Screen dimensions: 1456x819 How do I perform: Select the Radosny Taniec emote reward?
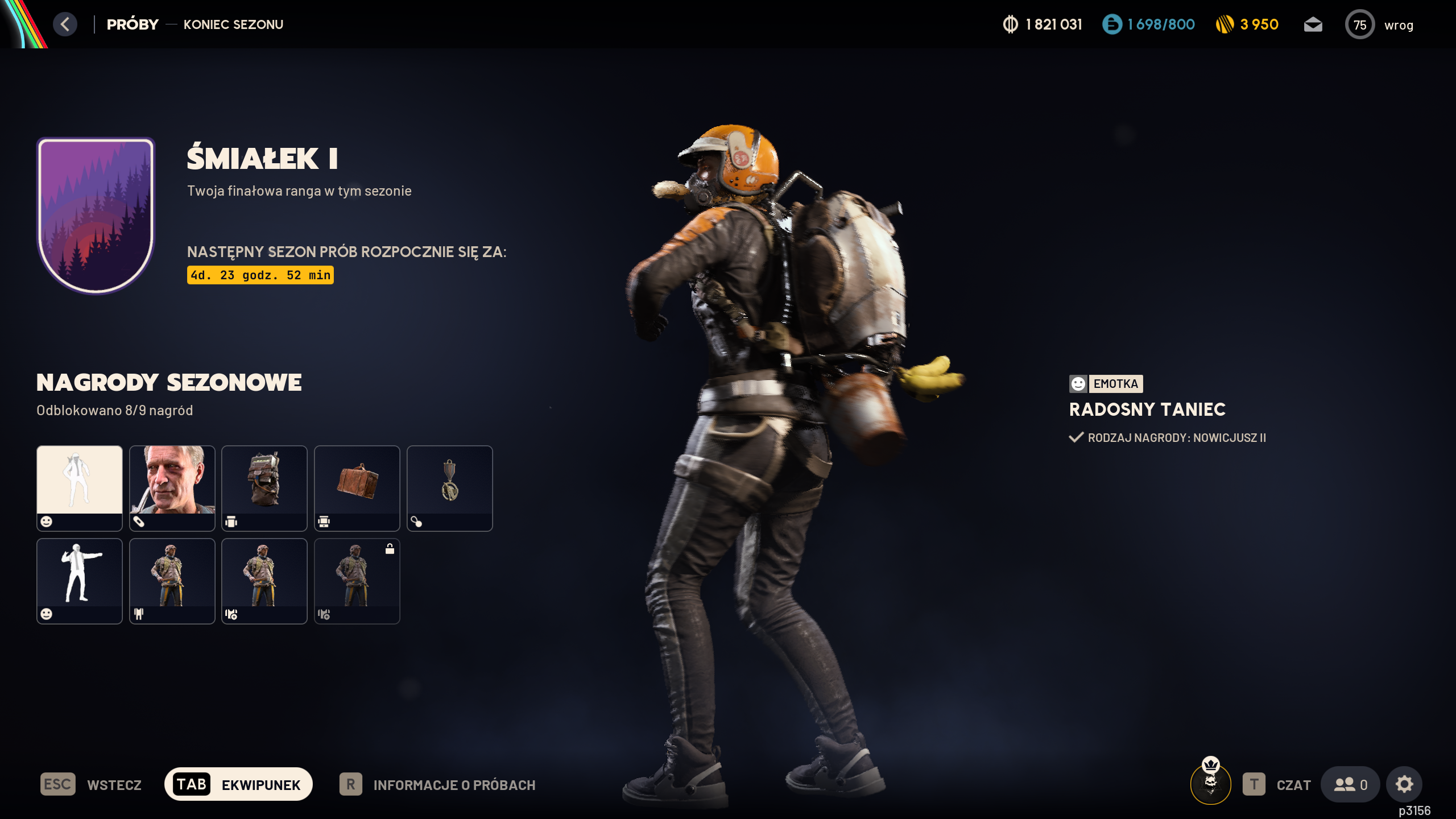[80, 488]
